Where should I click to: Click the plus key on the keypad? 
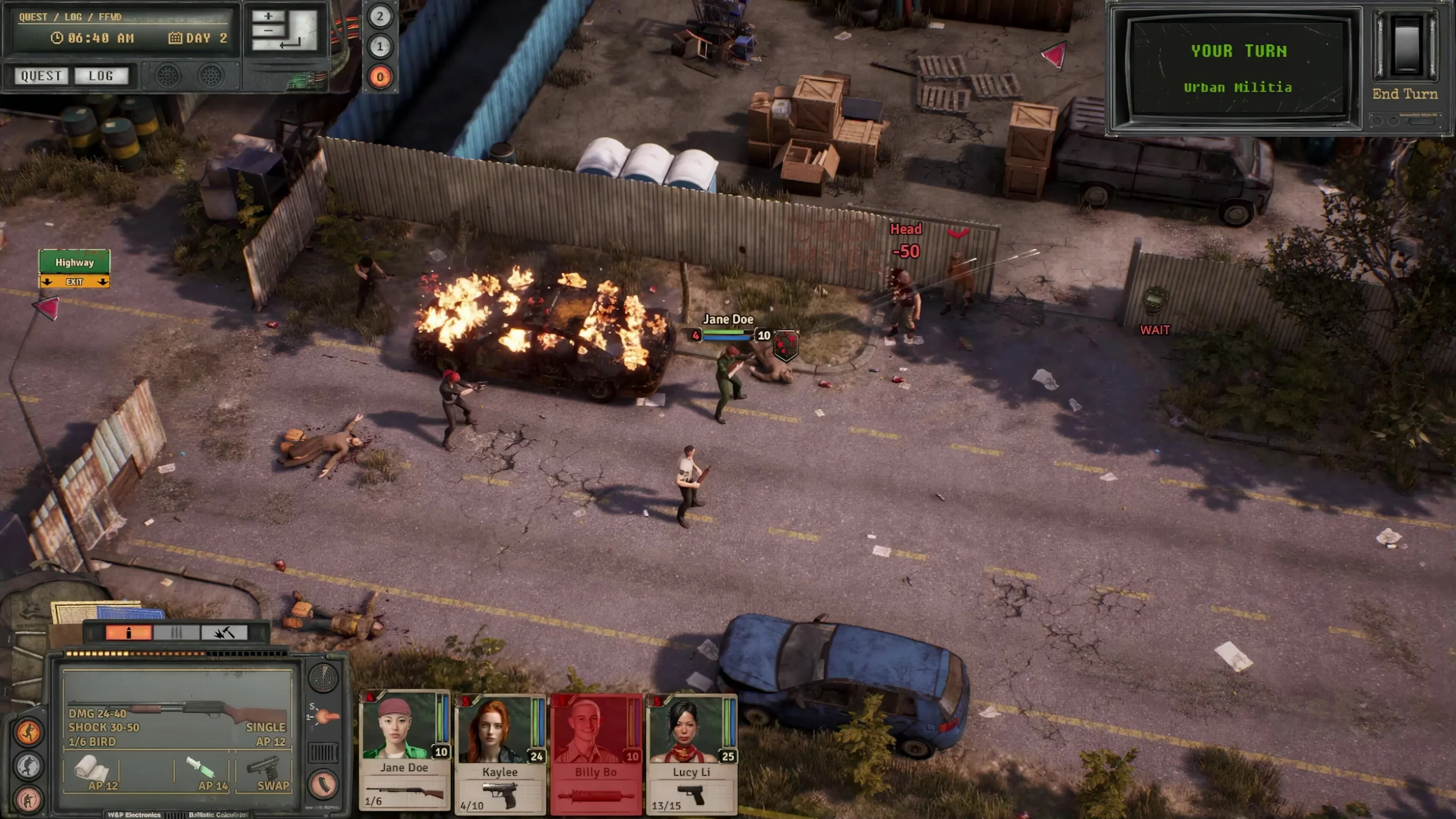click(x=268, y=16)
